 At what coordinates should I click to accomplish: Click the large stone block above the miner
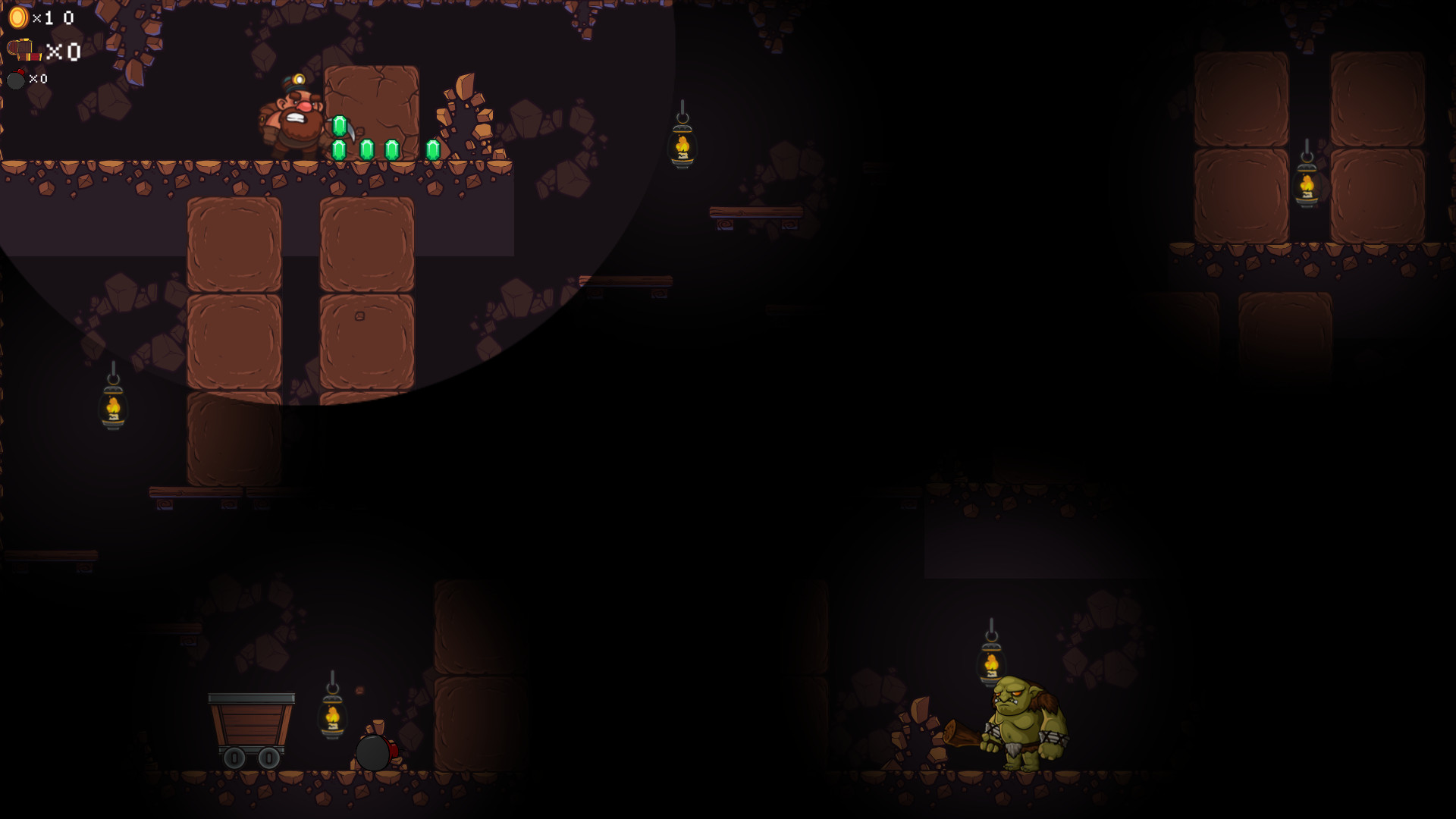372,110
